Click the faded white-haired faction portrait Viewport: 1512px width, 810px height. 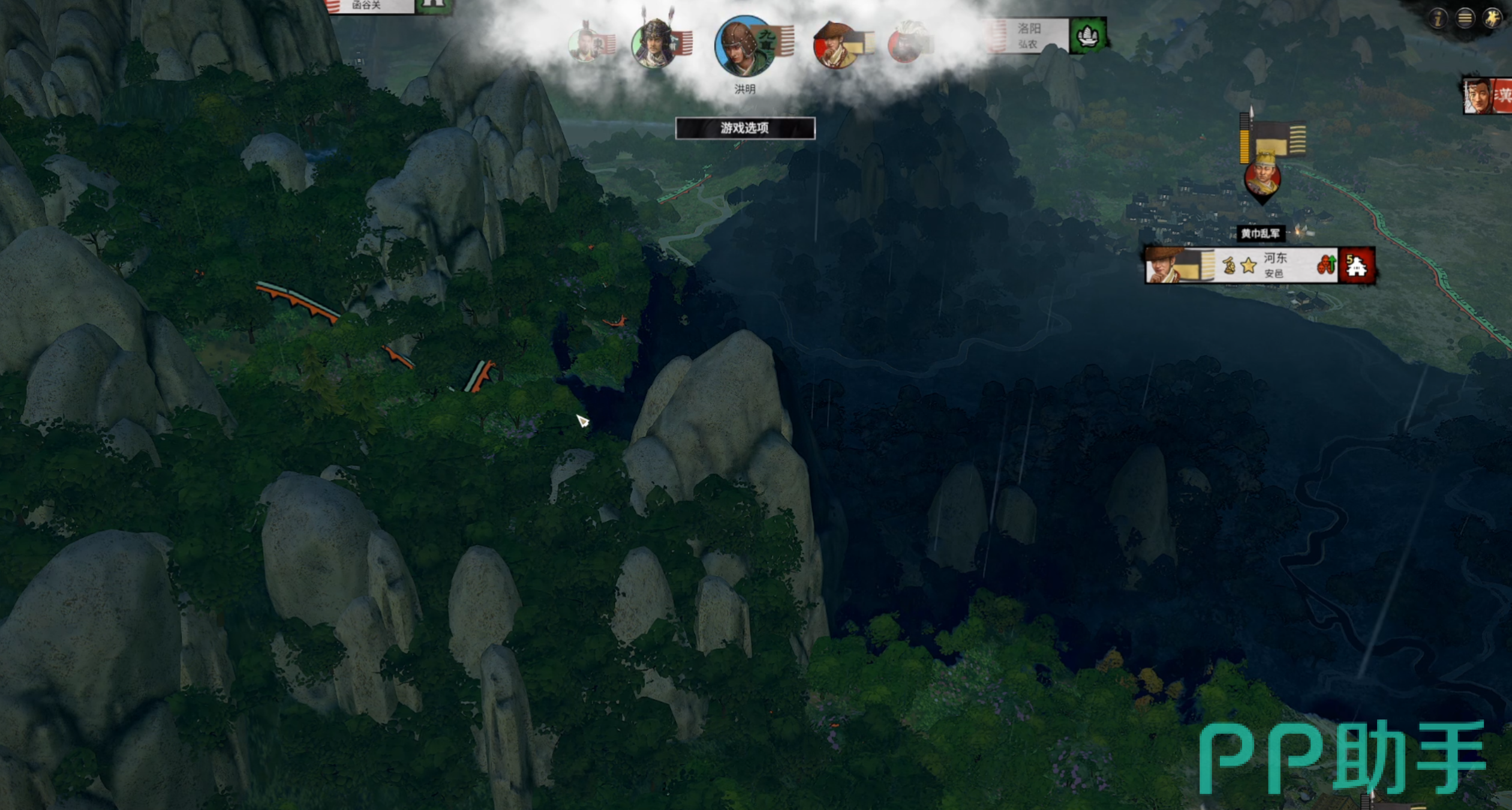click(x=907, y=43)
